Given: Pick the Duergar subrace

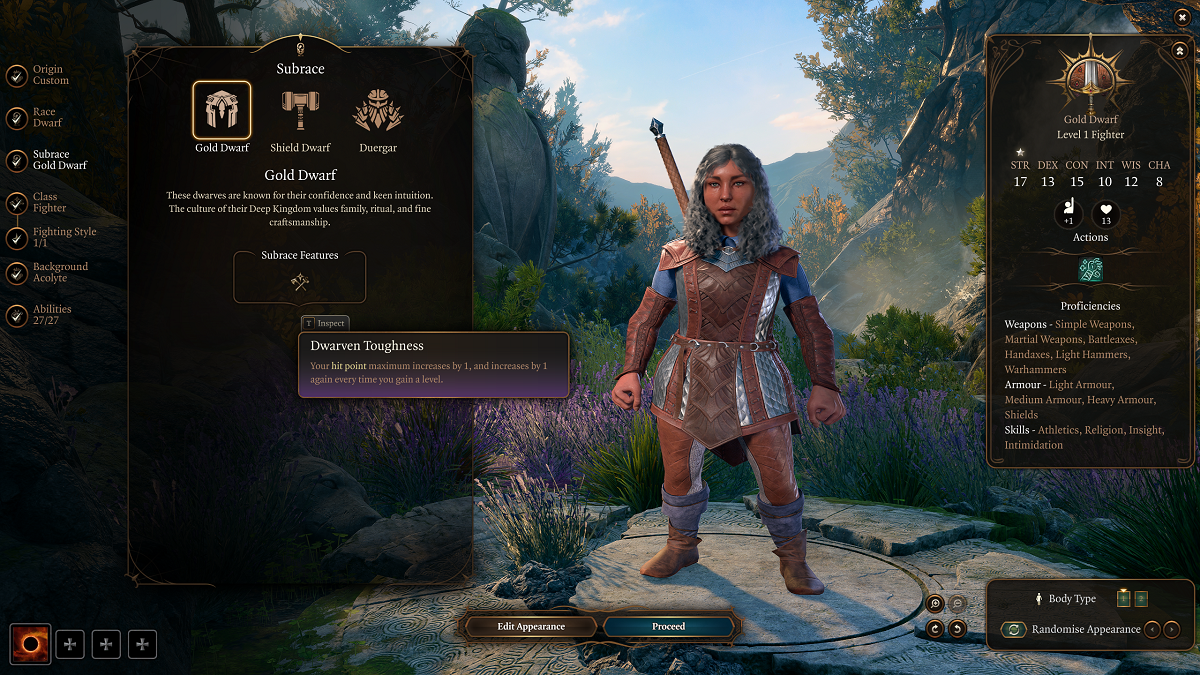Looking at the screenshot, I should coord(378,111).
